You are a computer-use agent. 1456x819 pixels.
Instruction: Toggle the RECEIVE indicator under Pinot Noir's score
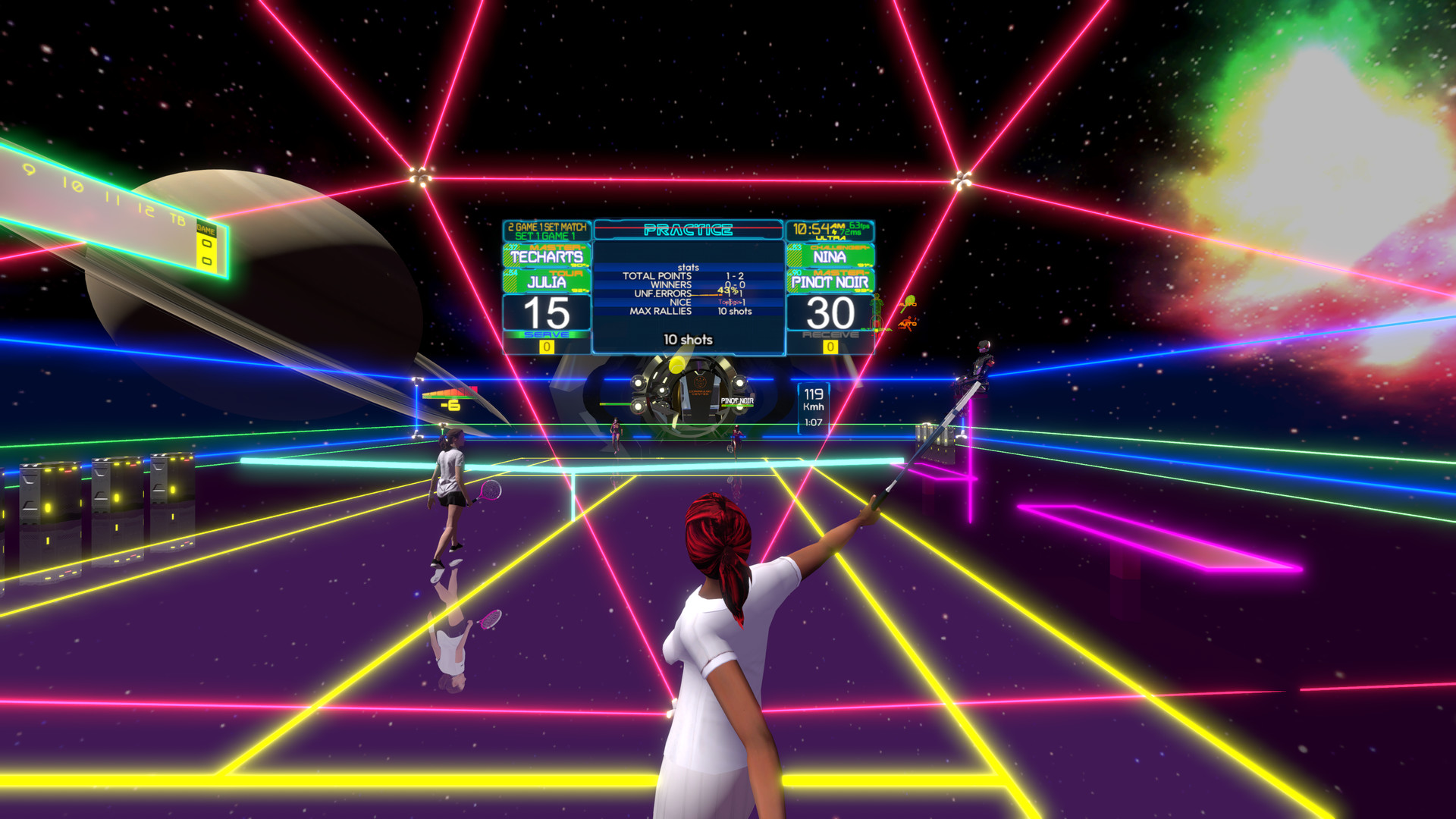(830, 334)
